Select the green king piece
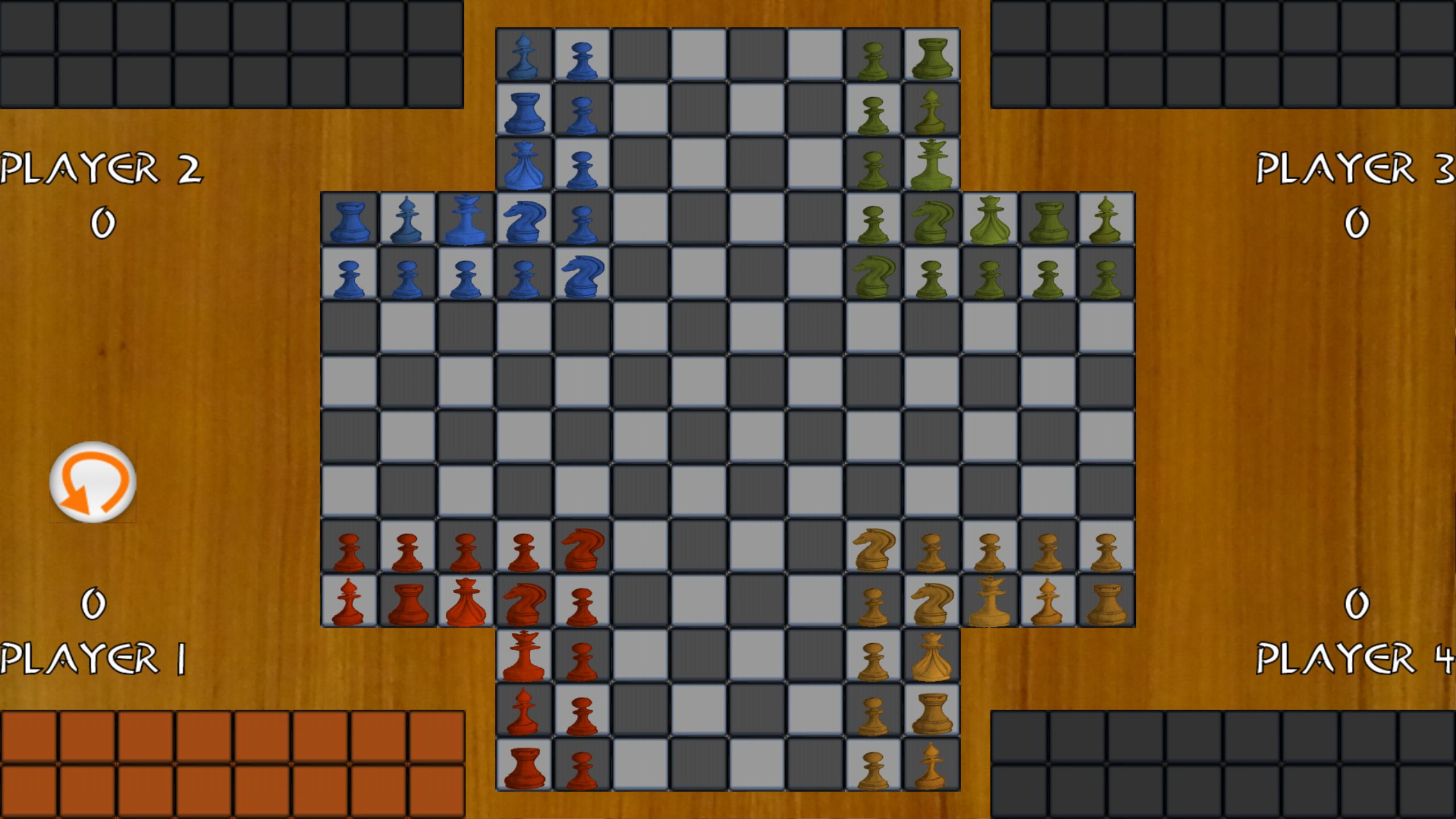Screen dimensions: 1456x819 932,165
